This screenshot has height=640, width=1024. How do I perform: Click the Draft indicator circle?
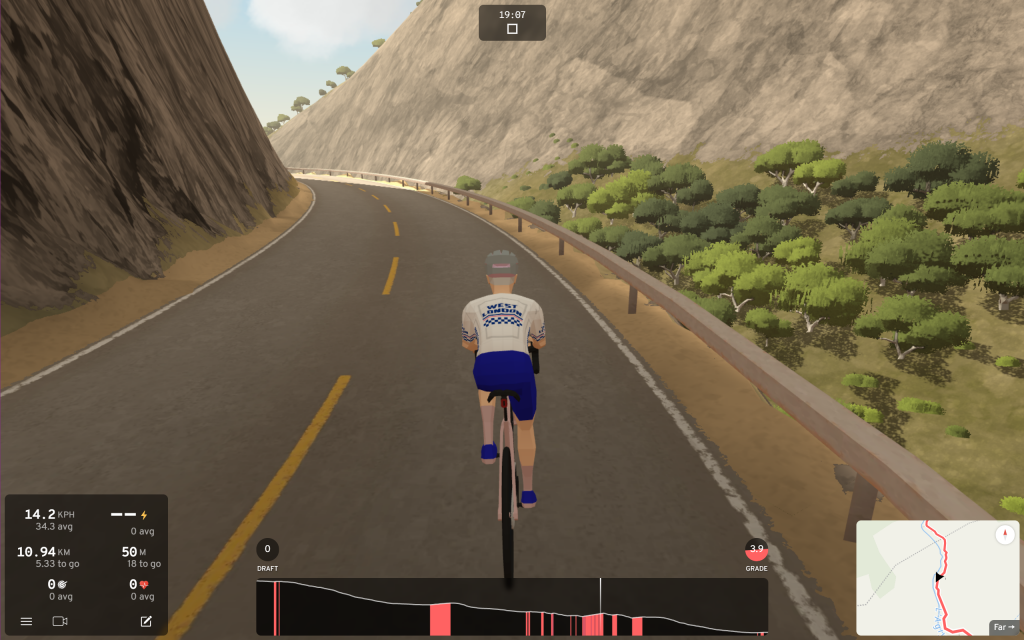coord(268,549)
